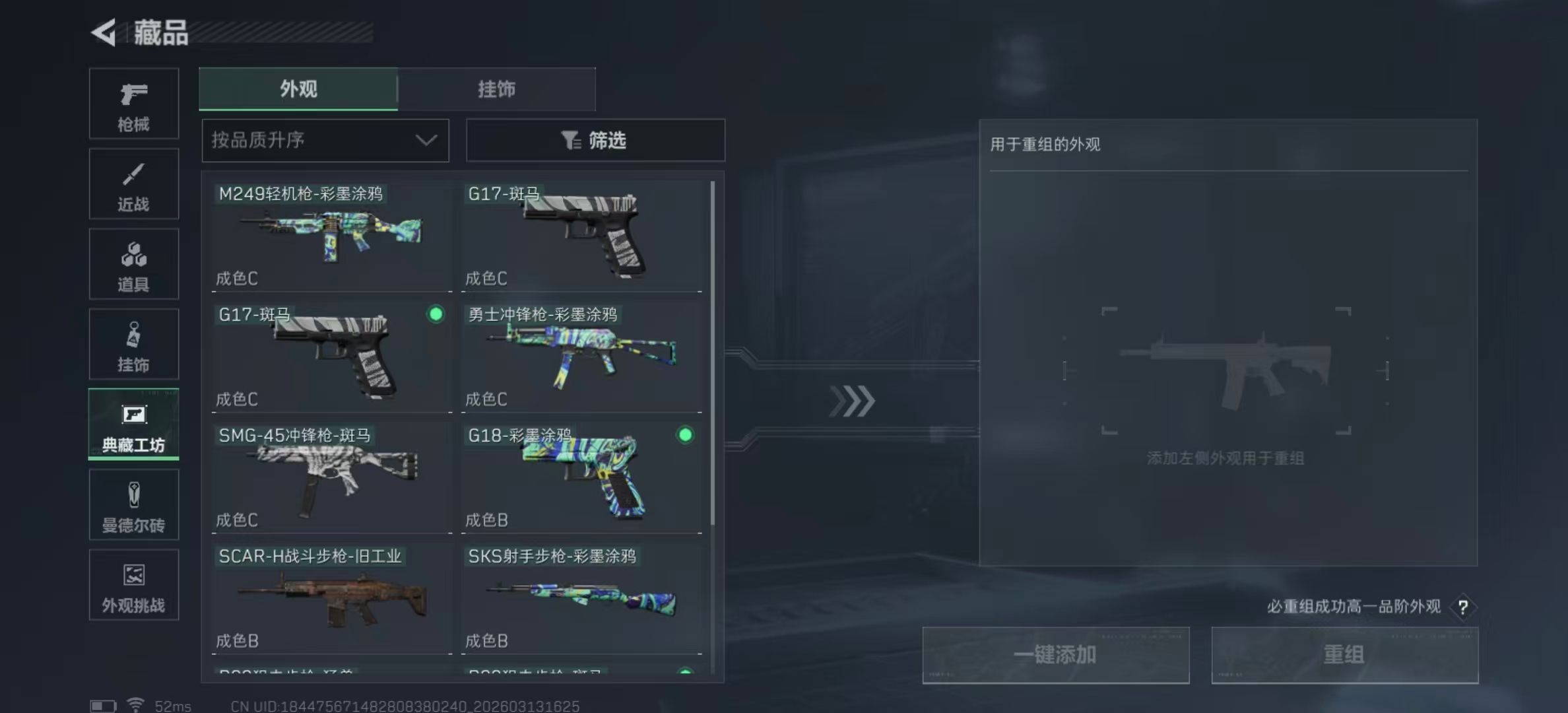The height and width of the screenshot is (713, 1568).
Task: Open the 按品质升序 sorting dropdown
Action: [x=325, y=140]
